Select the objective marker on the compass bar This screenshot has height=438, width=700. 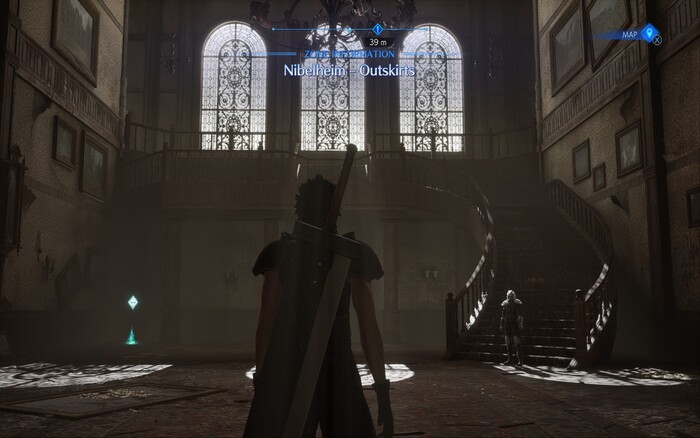377,30
